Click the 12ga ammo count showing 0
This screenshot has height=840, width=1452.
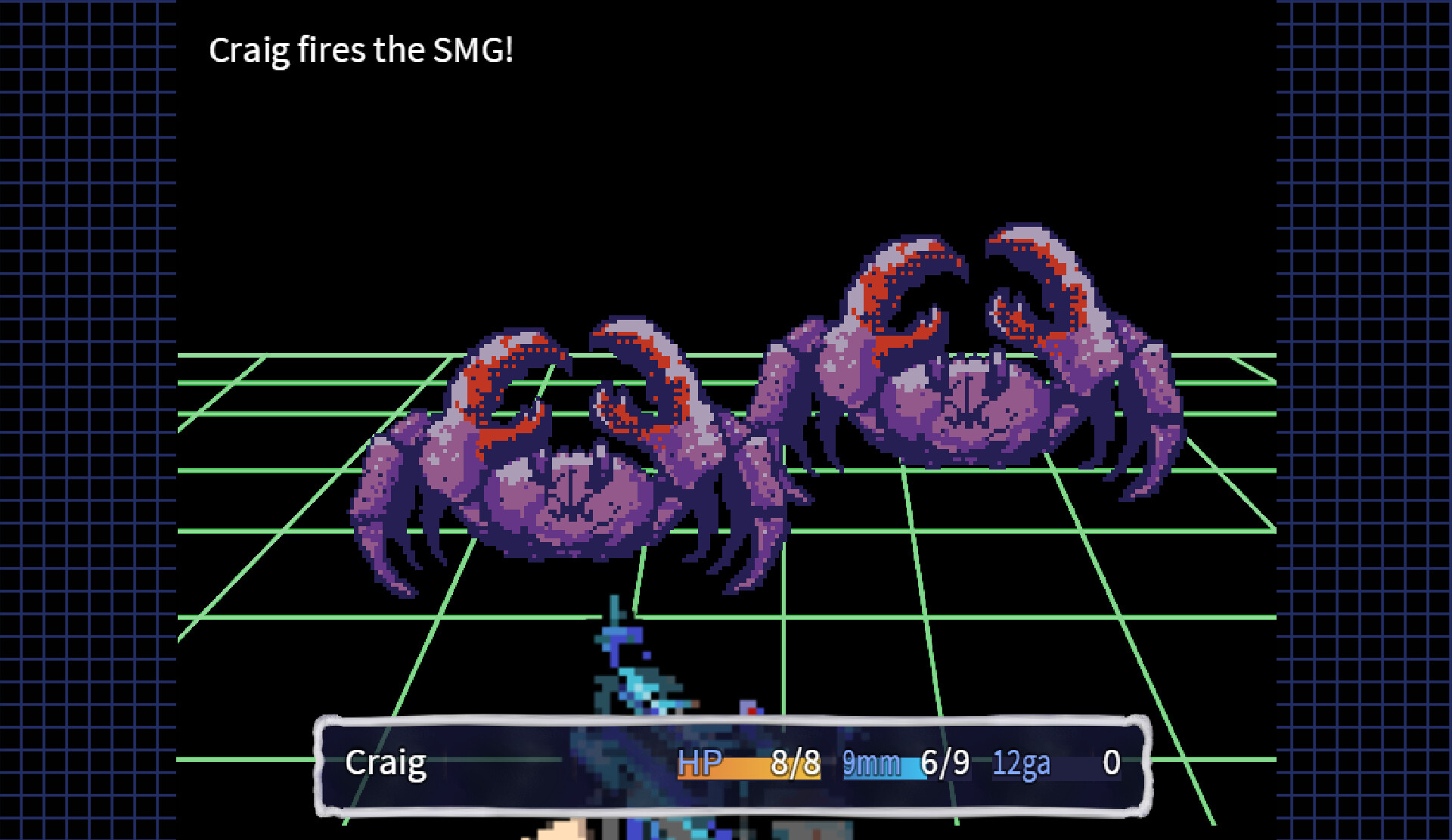pyautogui.click(x=1109, y=764)
